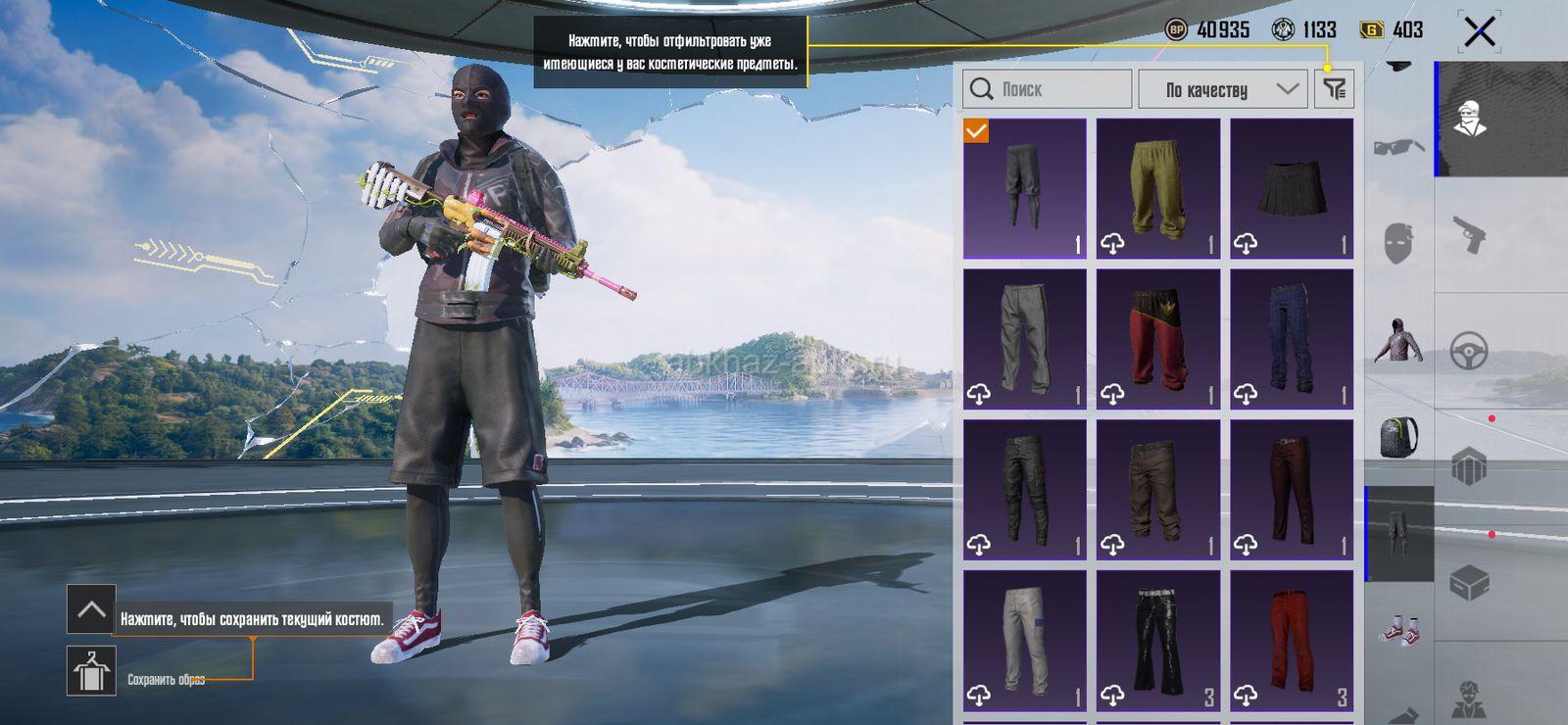
Task: Collapse the panel with the up arrow
Action: click(91, 609)
